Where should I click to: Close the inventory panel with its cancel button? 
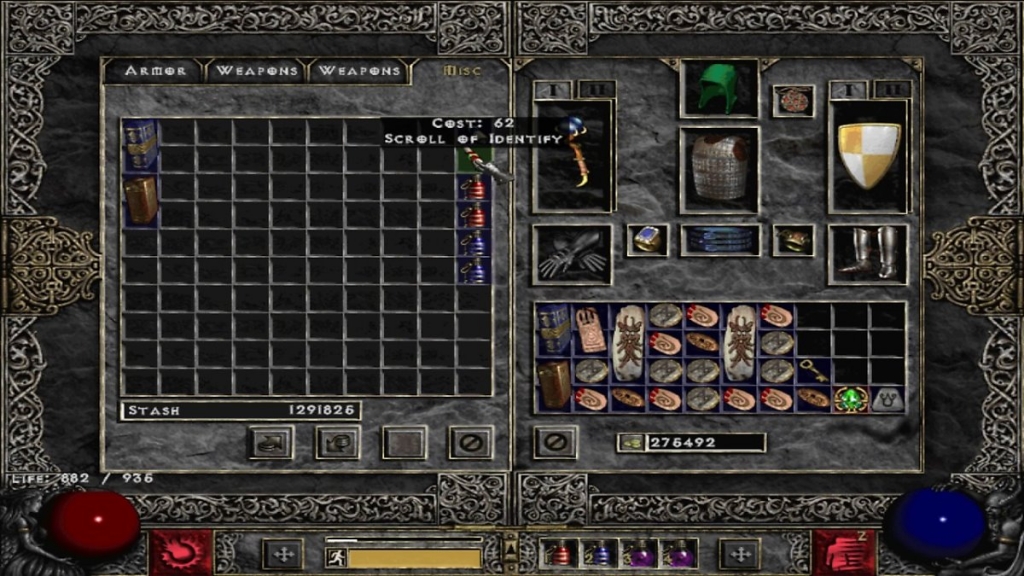point(554,441)
